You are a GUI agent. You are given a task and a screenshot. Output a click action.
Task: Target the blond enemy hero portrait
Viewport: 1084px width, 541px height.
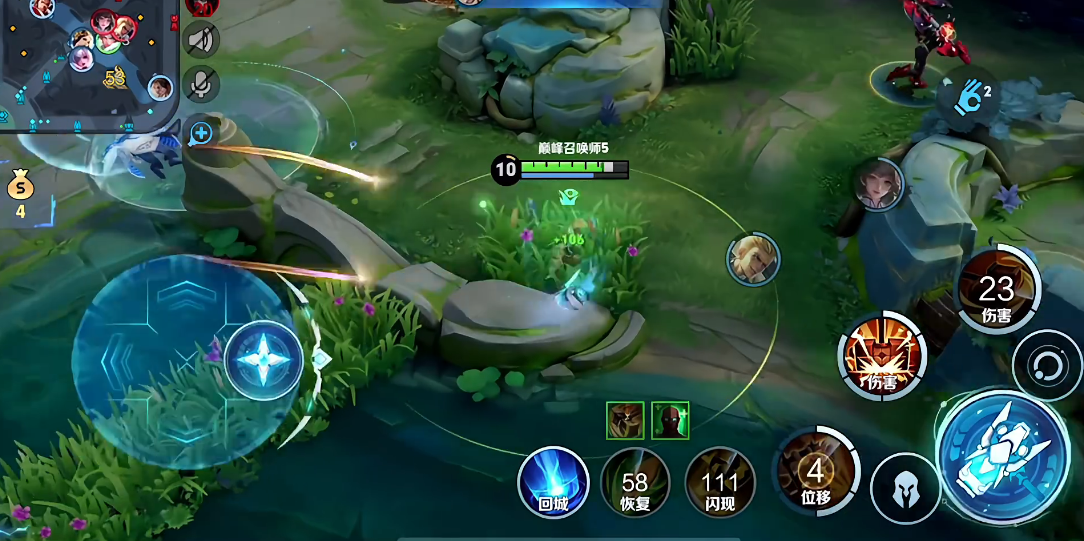pos(753,258)
